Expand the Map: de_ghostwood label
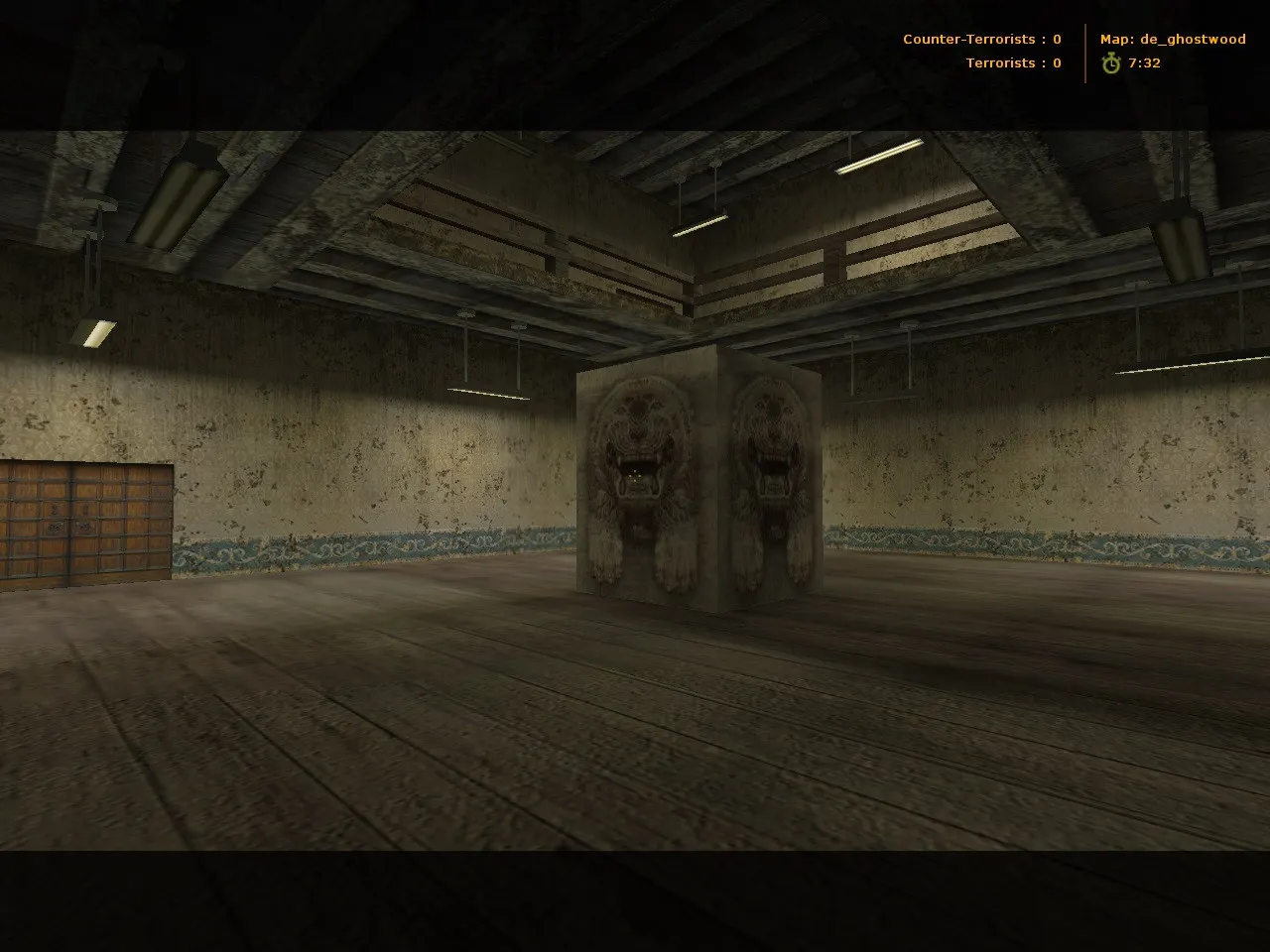 1173,39
